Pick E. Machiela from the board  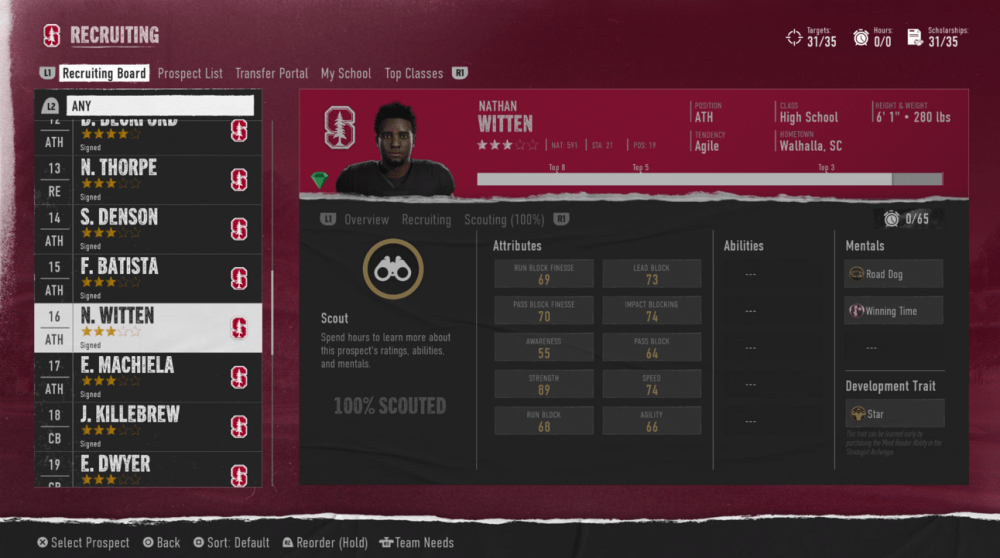(x=150, y=376)
